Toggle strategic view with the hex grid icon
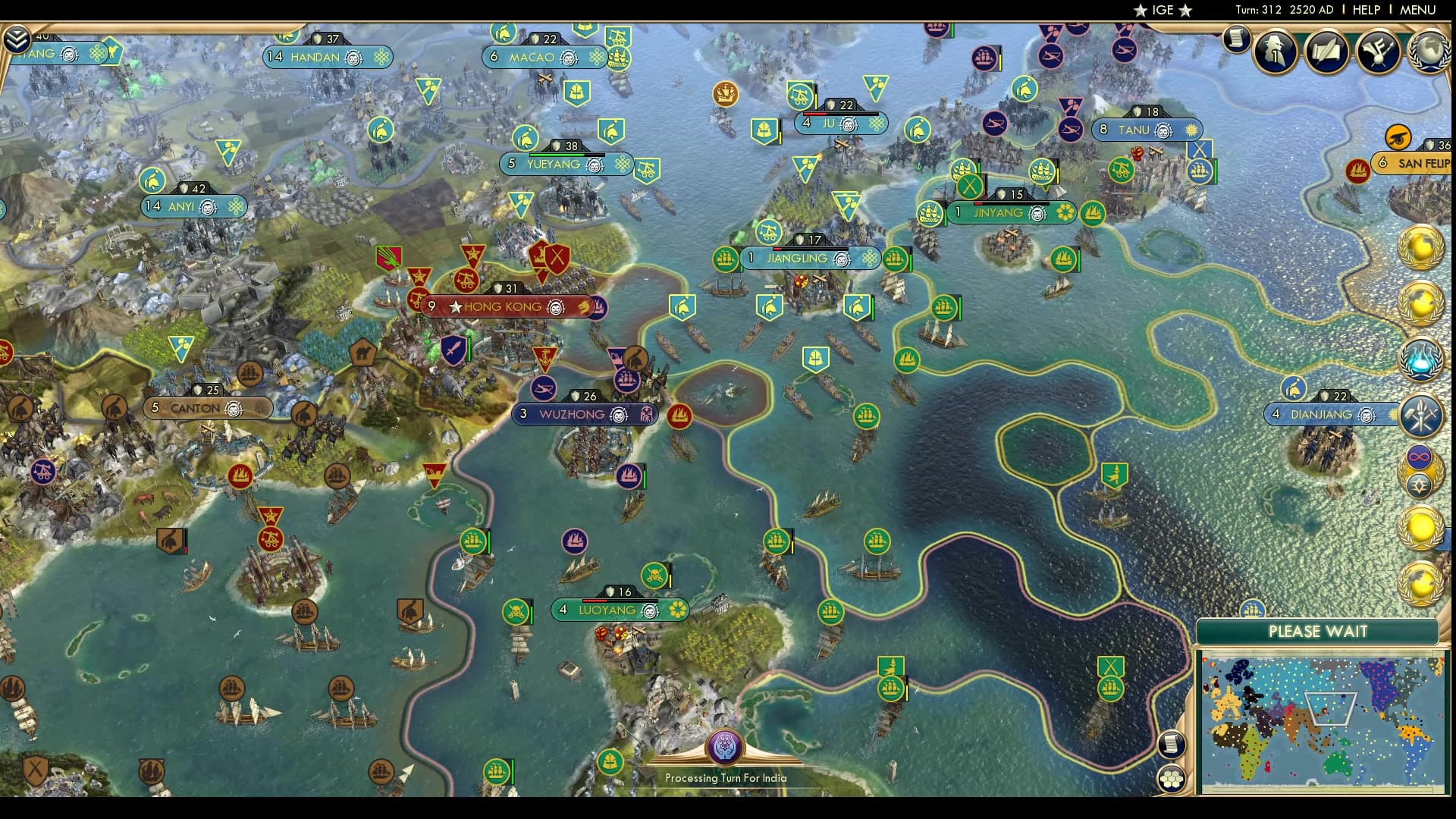This screenshot has width=1456, height=819. [x=1172, y=779]
